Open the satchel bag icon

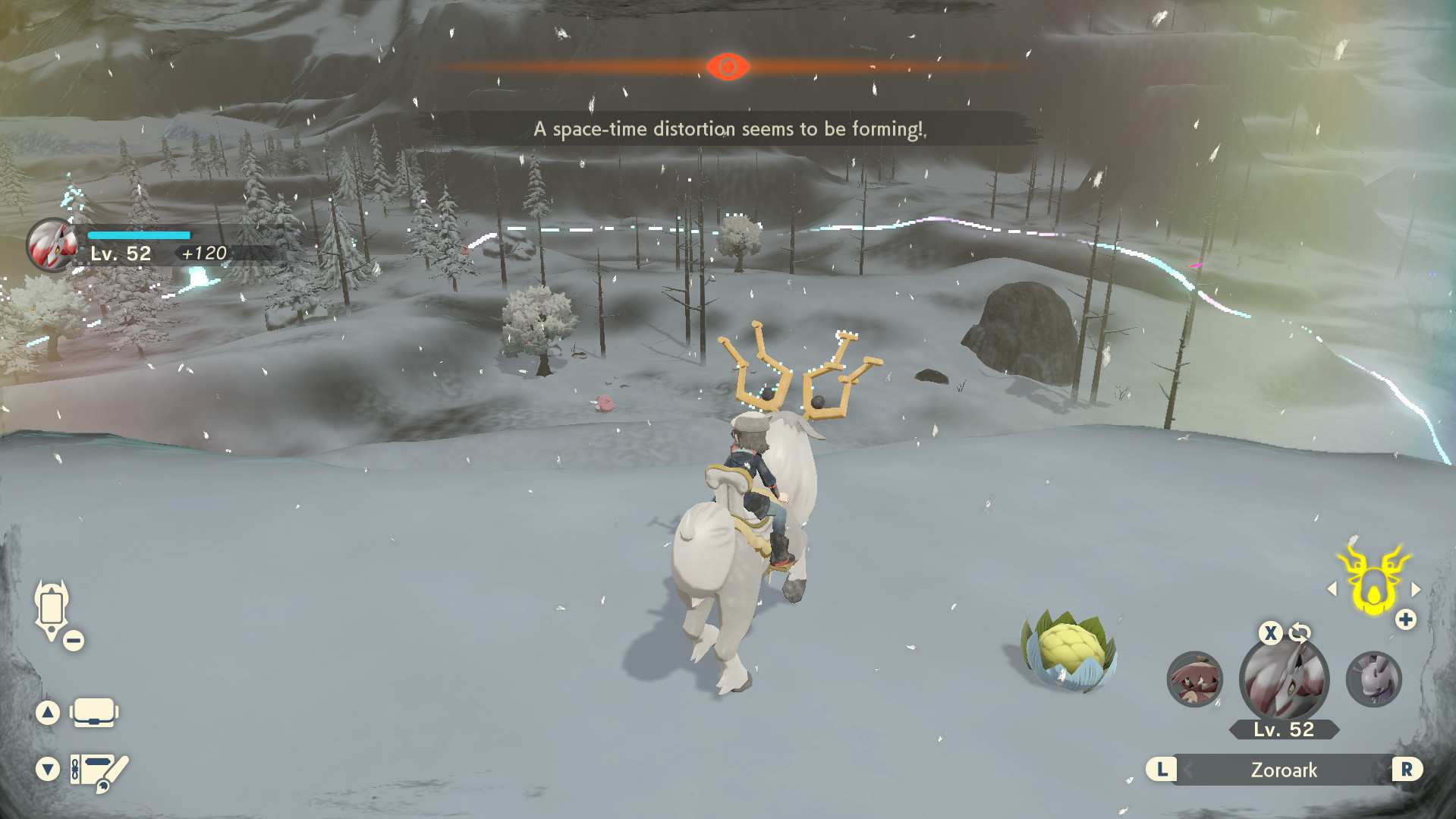coord(94,713)
